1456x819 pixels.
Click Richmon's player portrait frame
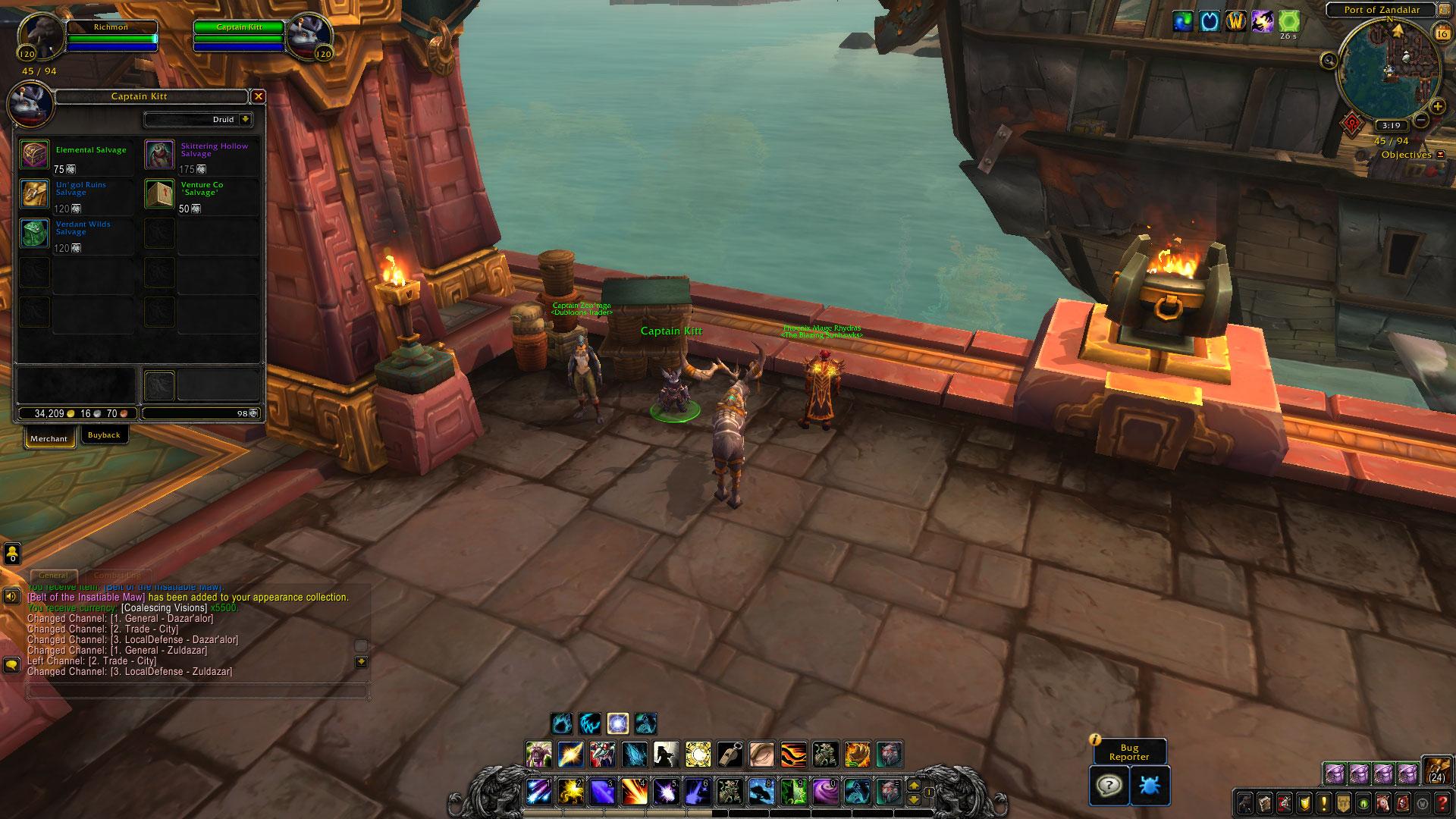[x=39, y=36]
